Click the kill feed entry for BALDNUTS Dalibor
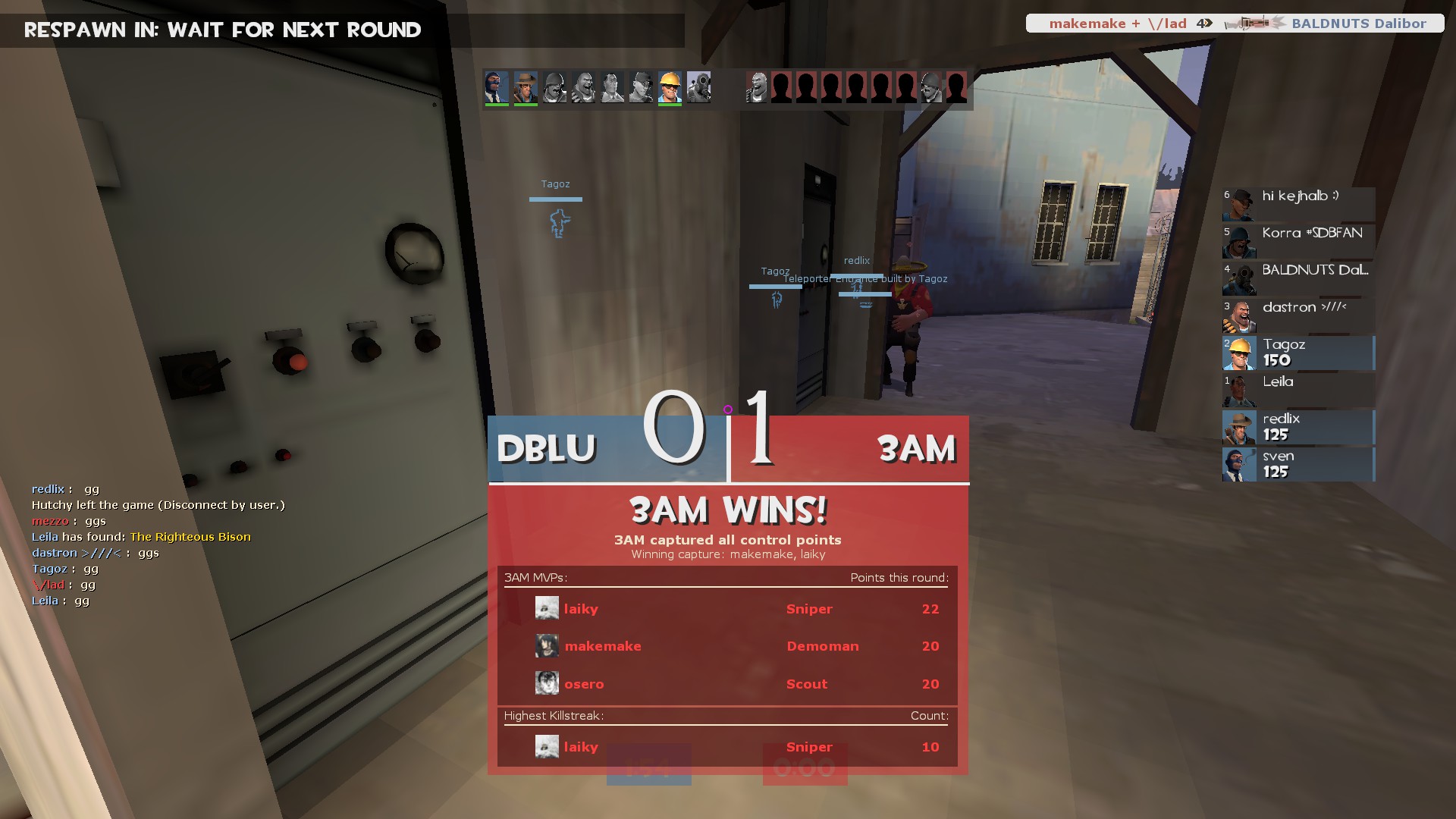Screen dimensions: 1456x819 tap(1235, 24)
